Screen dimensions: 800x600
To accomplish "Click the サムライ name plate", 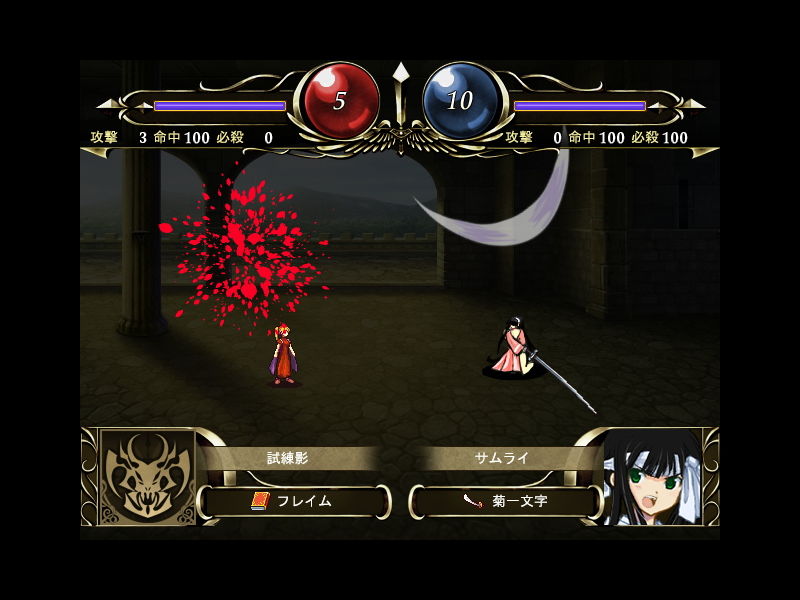I will [x=500, y=458].
